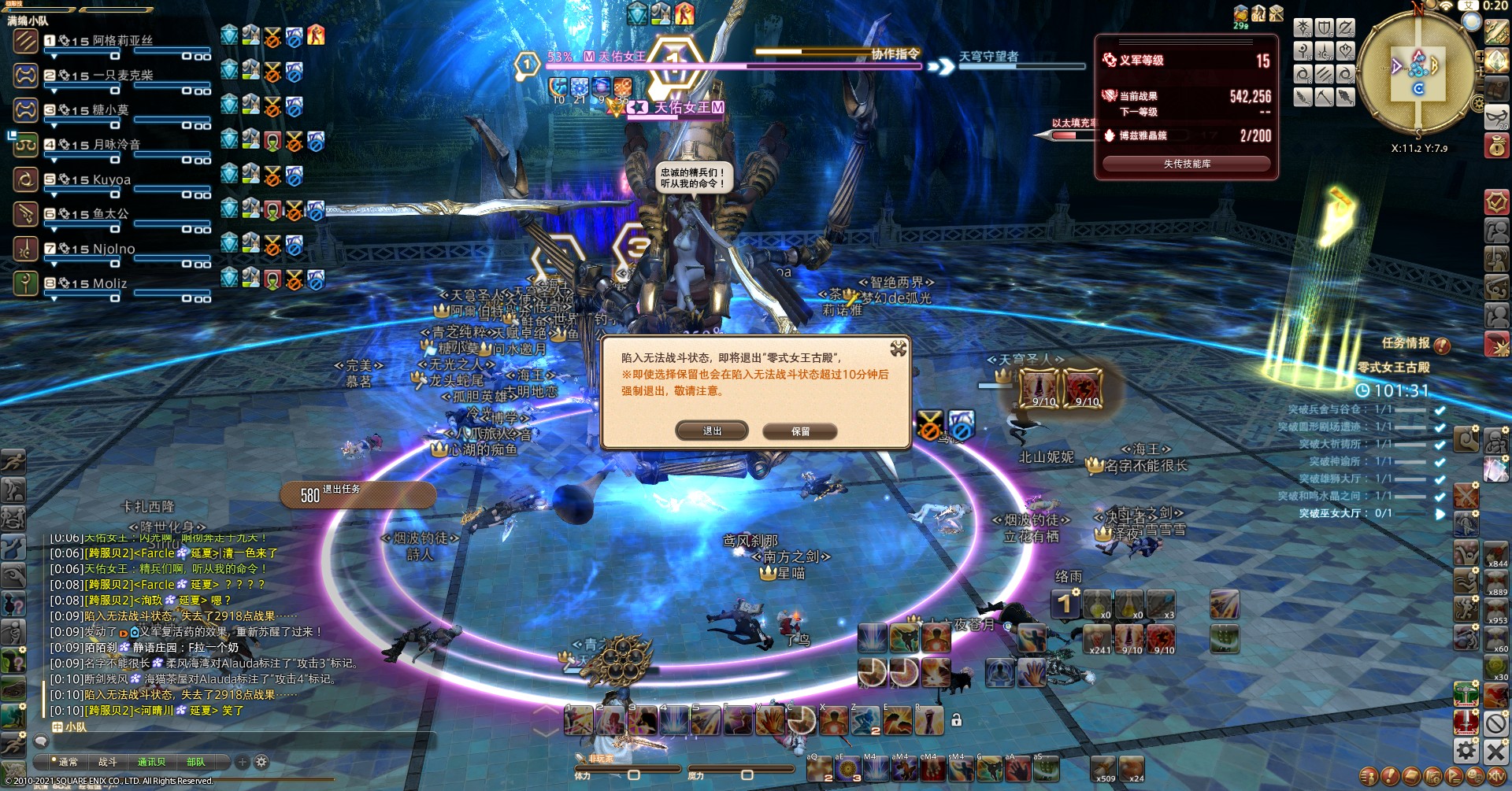Open chat log settings gear
1512x791 pixels.
pos(261,762)
